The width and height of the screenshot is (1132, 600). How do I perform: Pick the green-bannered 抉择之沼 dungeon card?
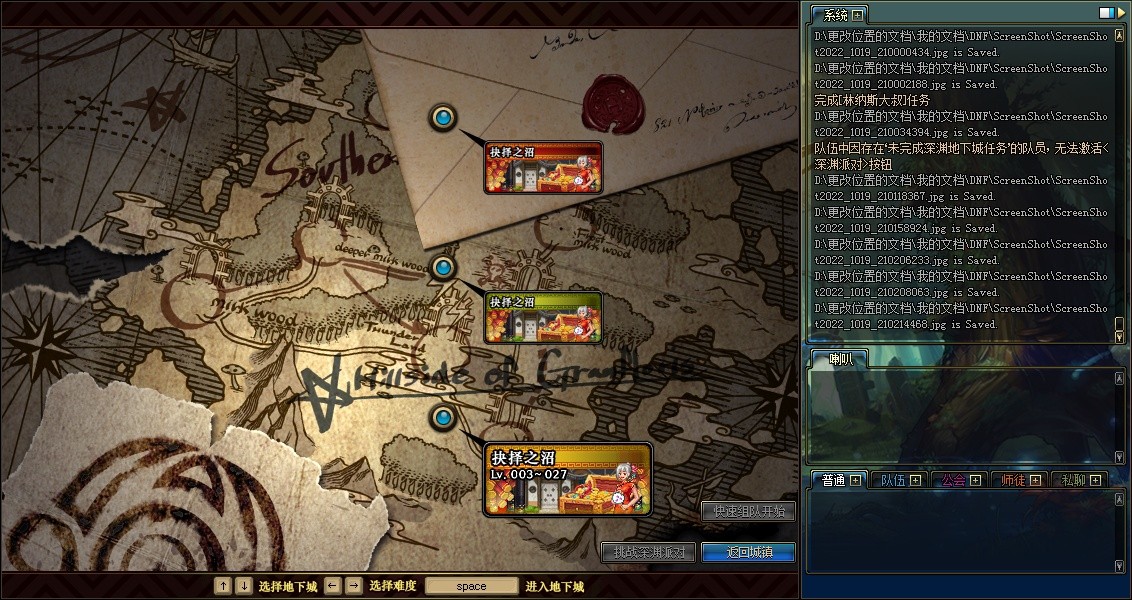point(543,317)
